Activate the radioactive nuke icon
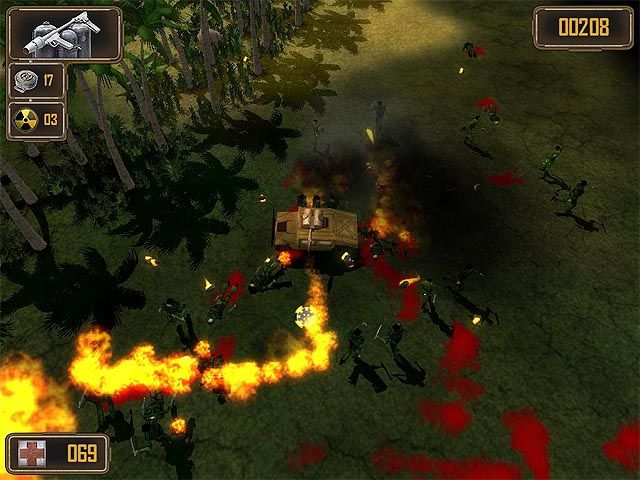The width and height of the screenshot is (640, 480). [x=23, y=120]
